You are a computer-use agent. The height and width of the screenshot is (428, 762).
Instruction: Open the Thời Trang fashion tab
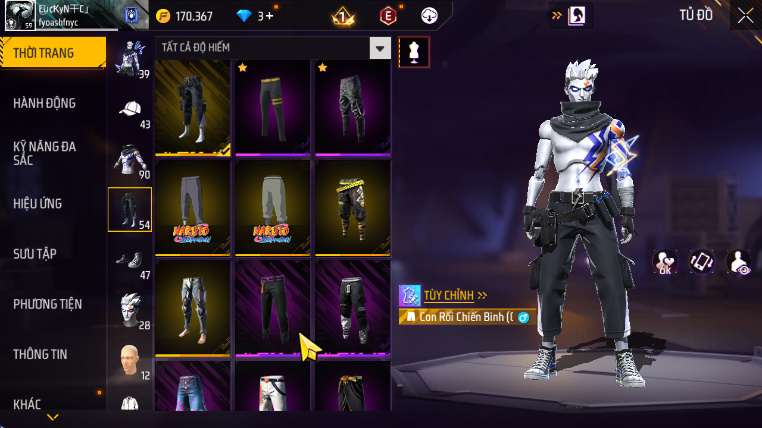tap(52, 53)
